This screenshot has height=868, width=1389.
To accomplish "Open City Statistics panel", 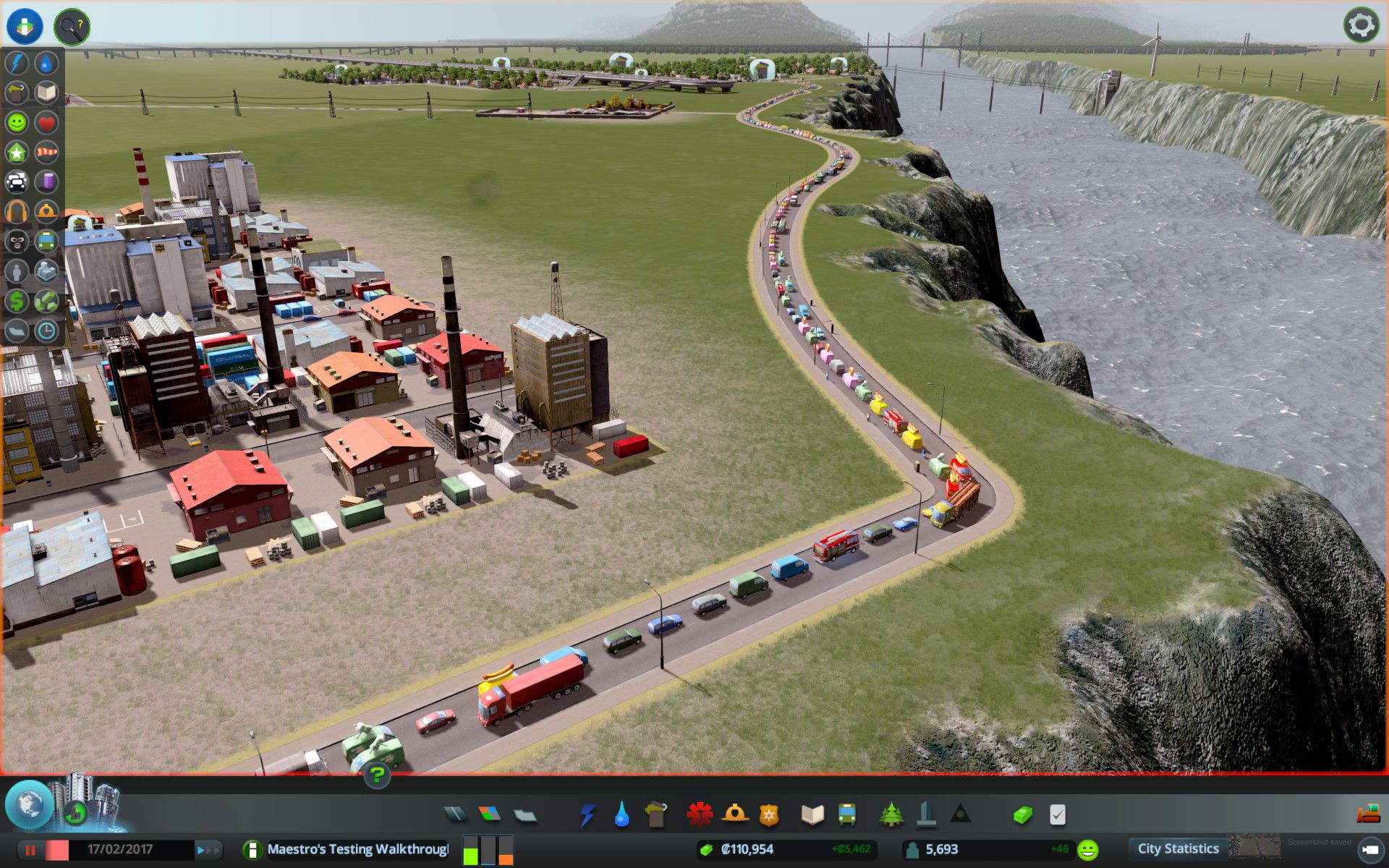I will pos(1178,849).
